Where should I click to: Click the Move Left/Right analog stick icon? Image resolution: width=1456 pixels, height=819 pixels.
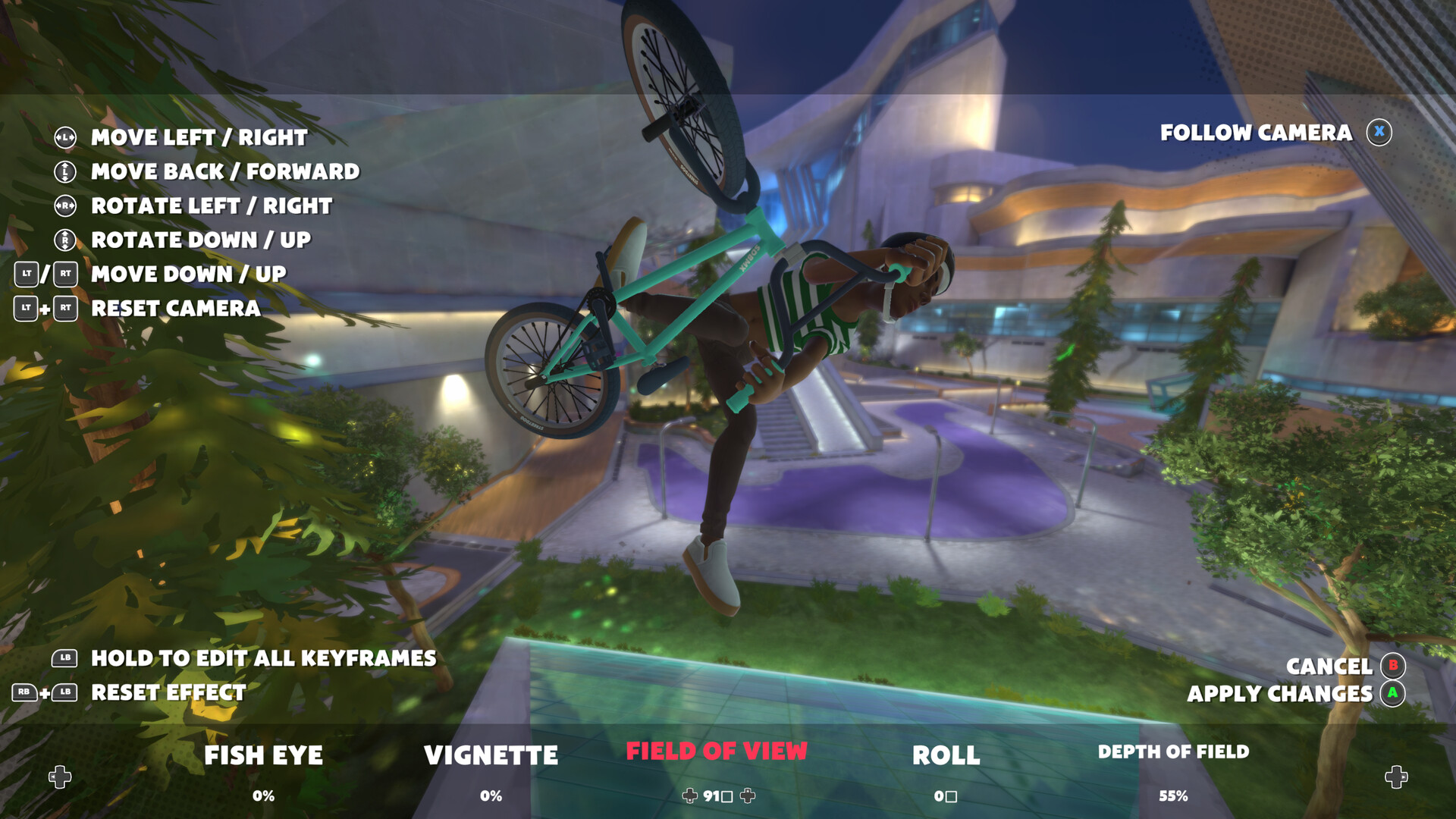tap(64, 138)
